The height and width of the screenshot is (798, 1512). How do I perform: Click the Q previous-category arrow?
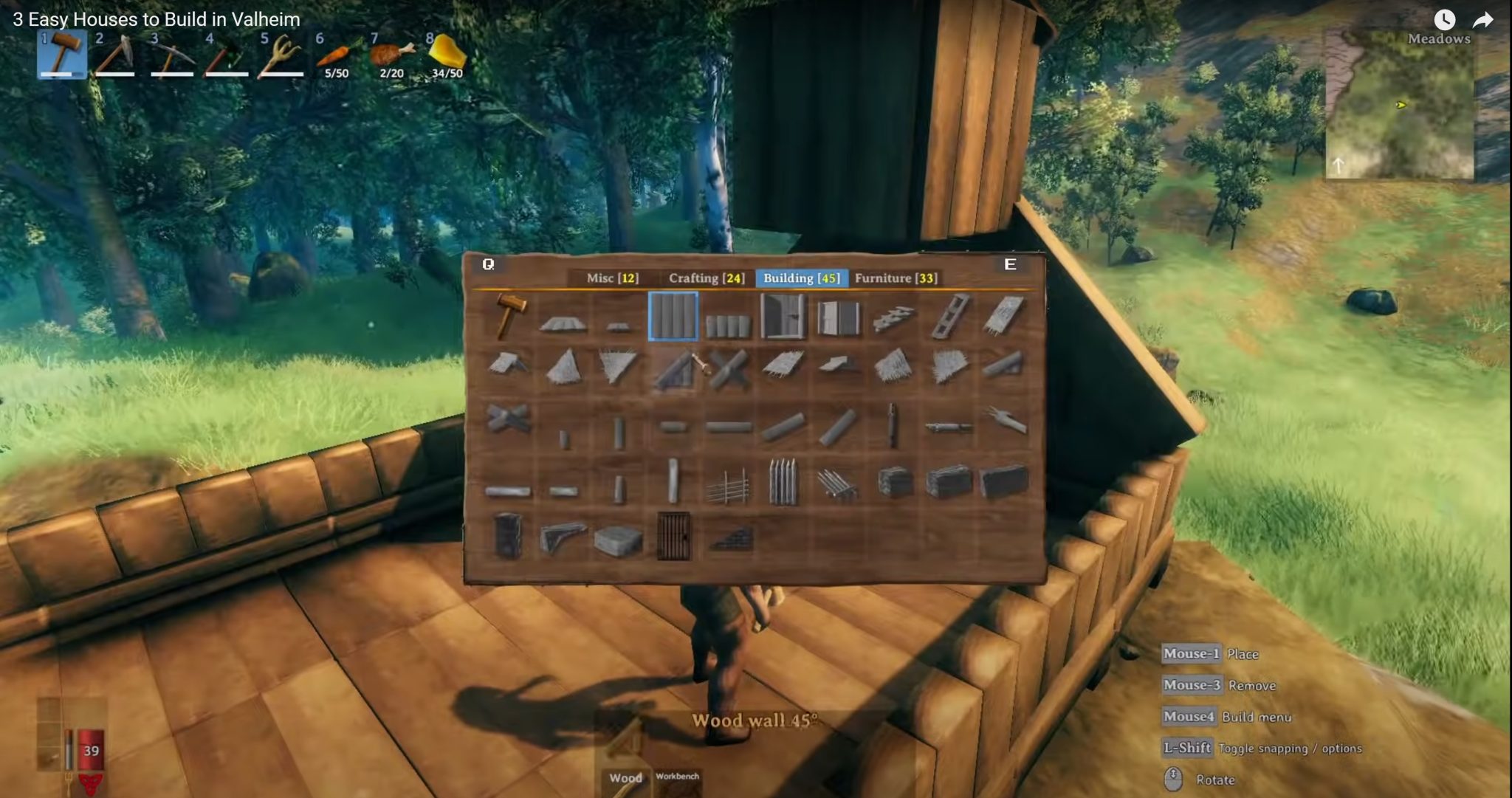click(x=487, y=264)
